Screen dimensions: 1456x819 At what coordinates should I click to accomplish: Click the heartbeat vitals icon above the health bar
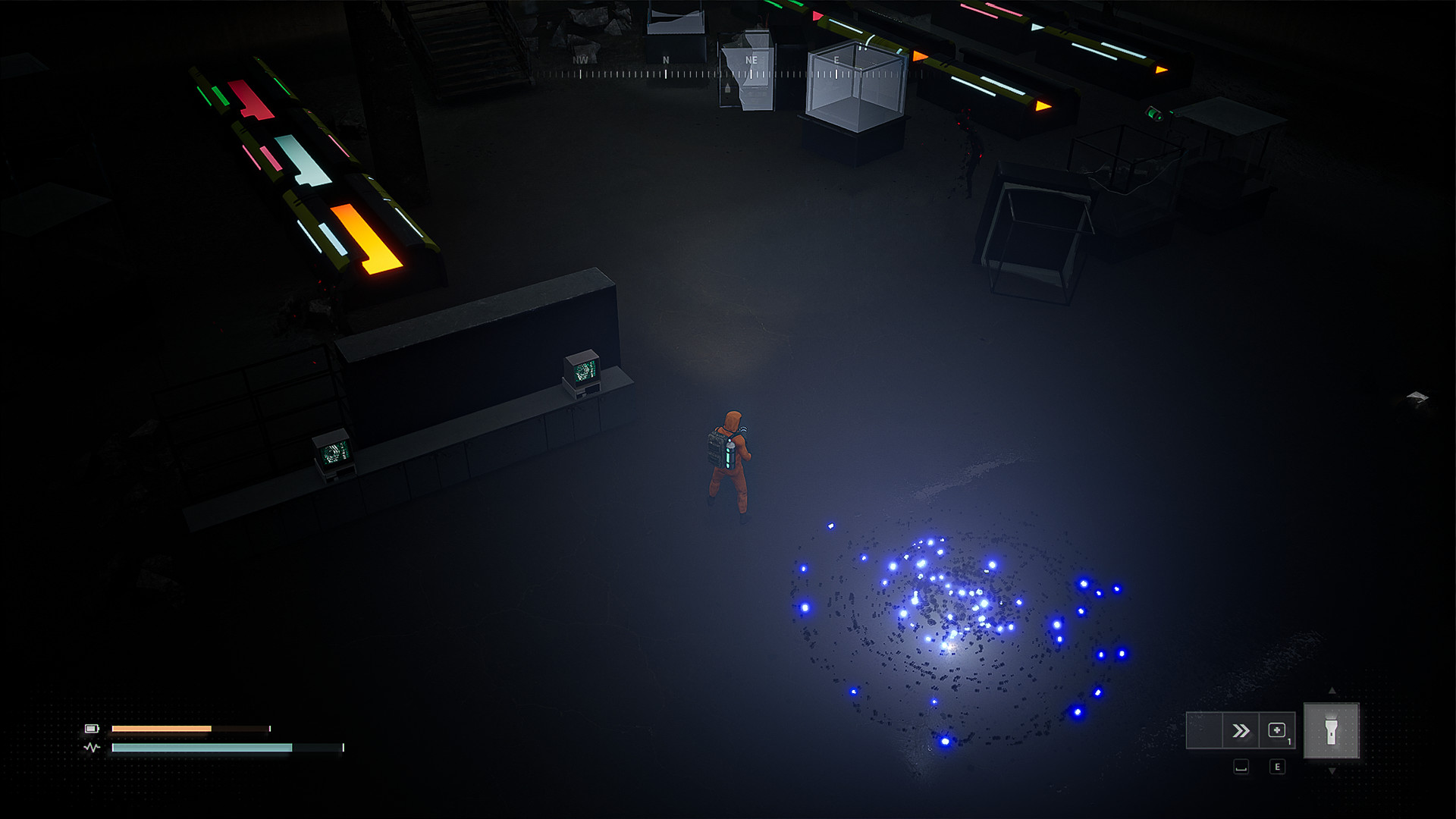(92, 747)
